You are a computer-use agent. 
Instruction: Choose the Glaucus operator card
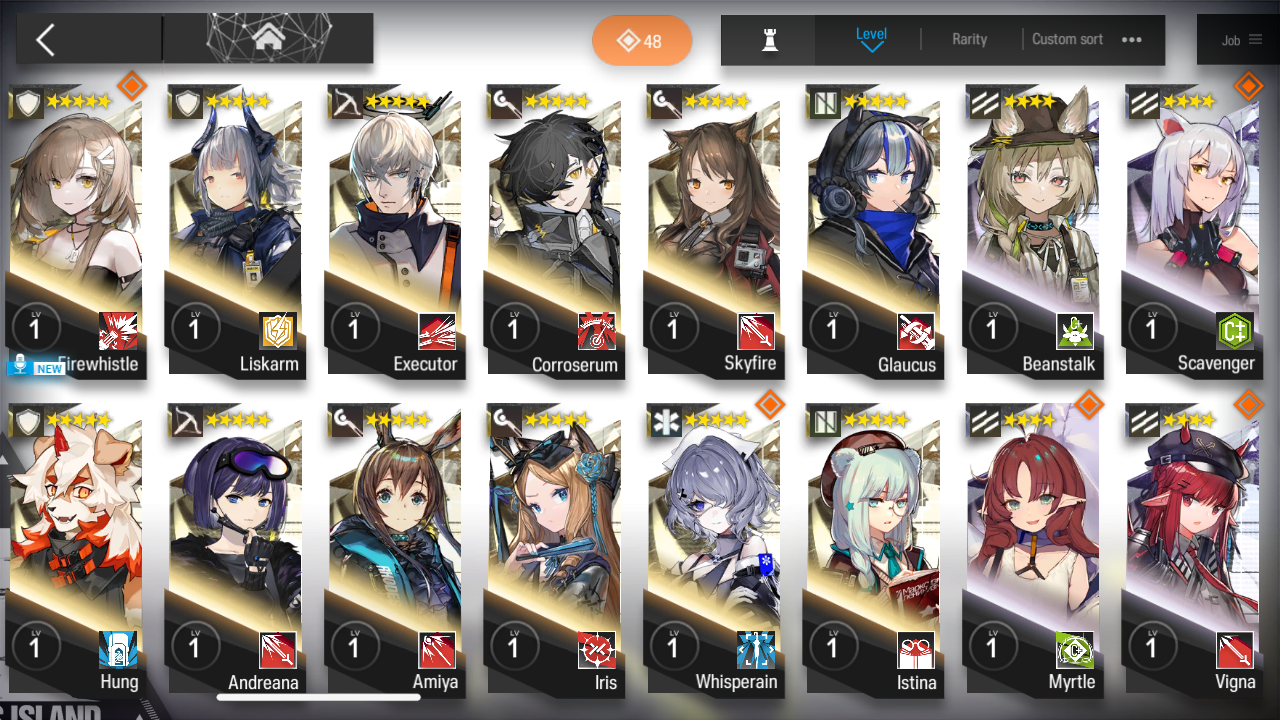(873, 230)
